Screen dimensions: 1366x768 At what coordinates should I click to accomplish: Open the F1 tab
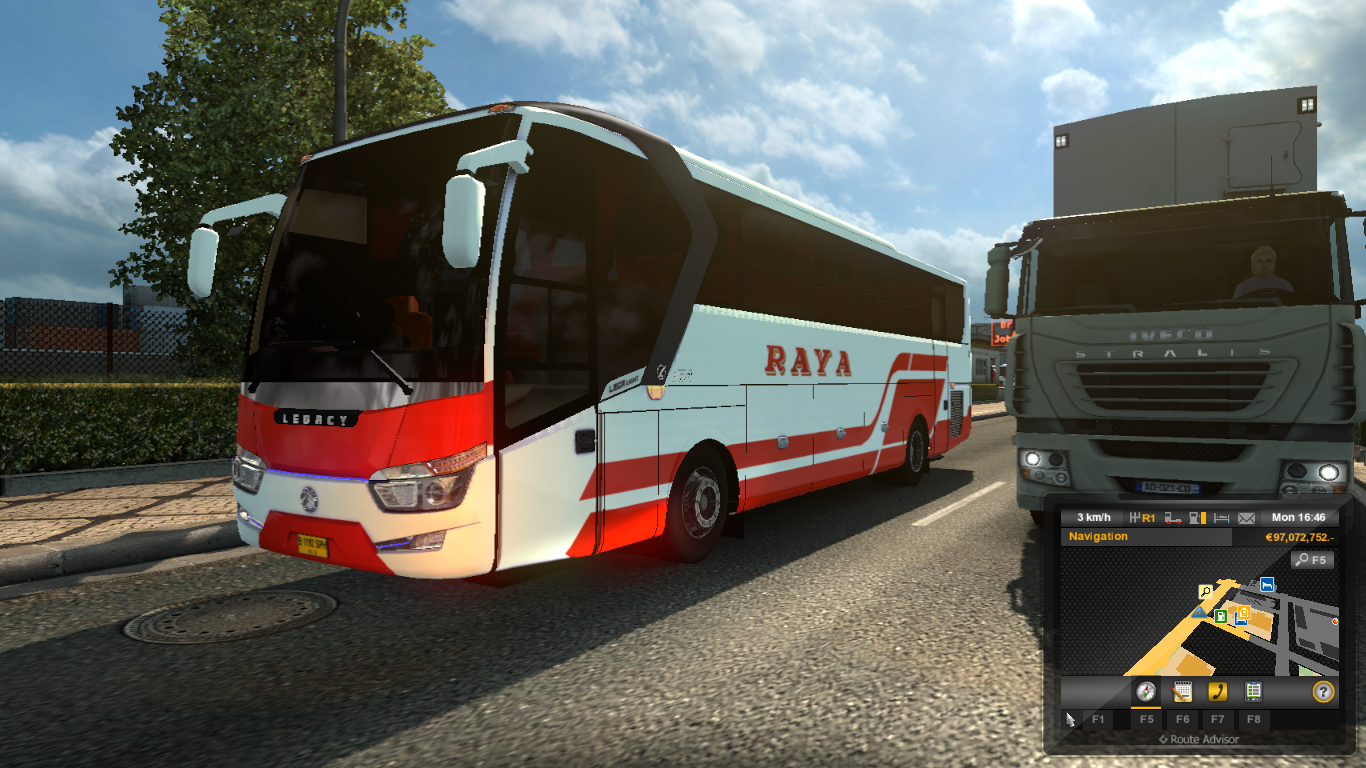(x=1099, y=719)
